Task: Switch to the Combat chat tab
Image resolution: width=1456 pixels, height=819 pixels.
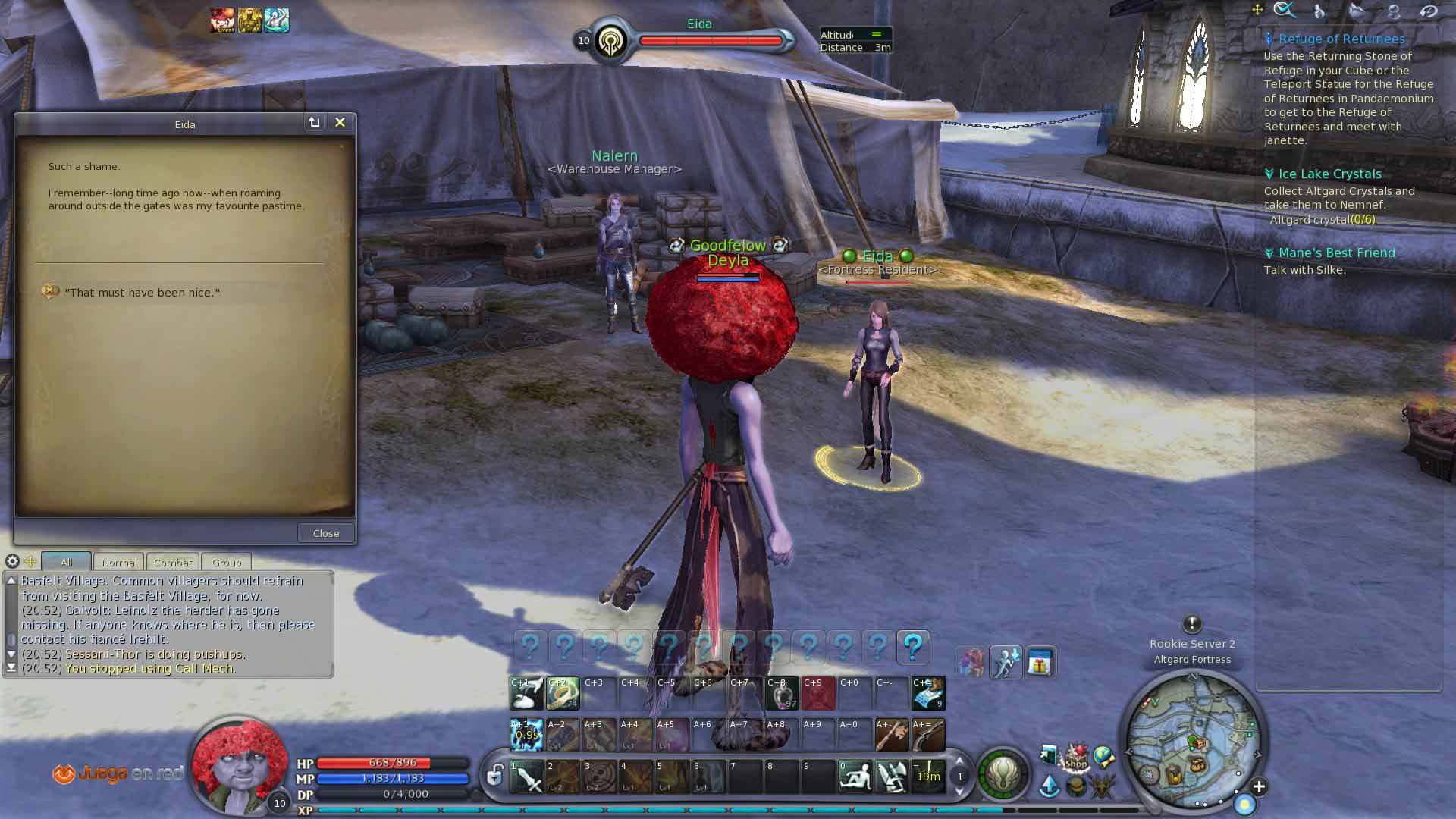Action: [x=173, y=563]
